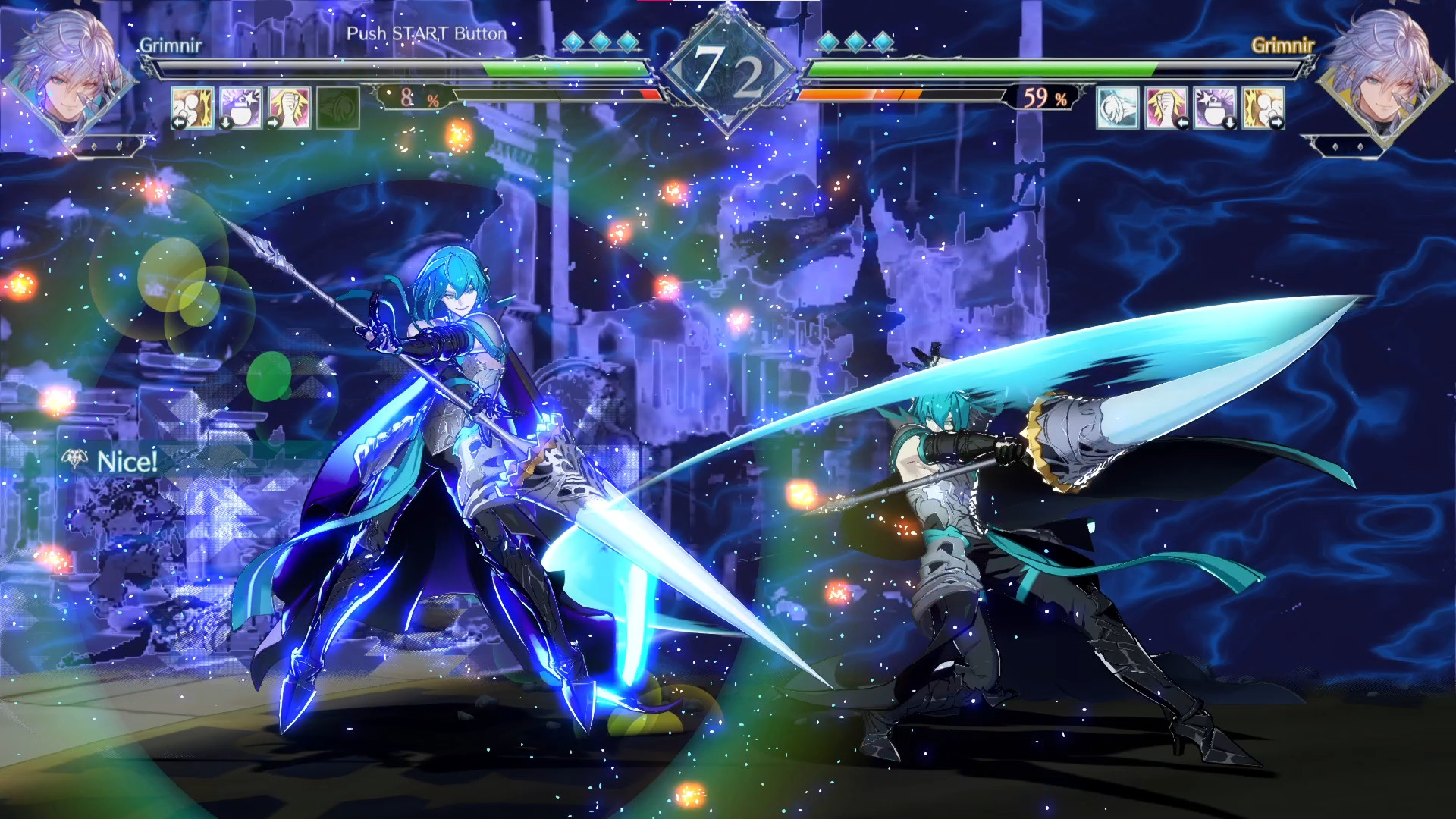1456x819 pixels.
Task: Click the tornado projectile skill icon on the right
Action: [x=1116, y=106]
